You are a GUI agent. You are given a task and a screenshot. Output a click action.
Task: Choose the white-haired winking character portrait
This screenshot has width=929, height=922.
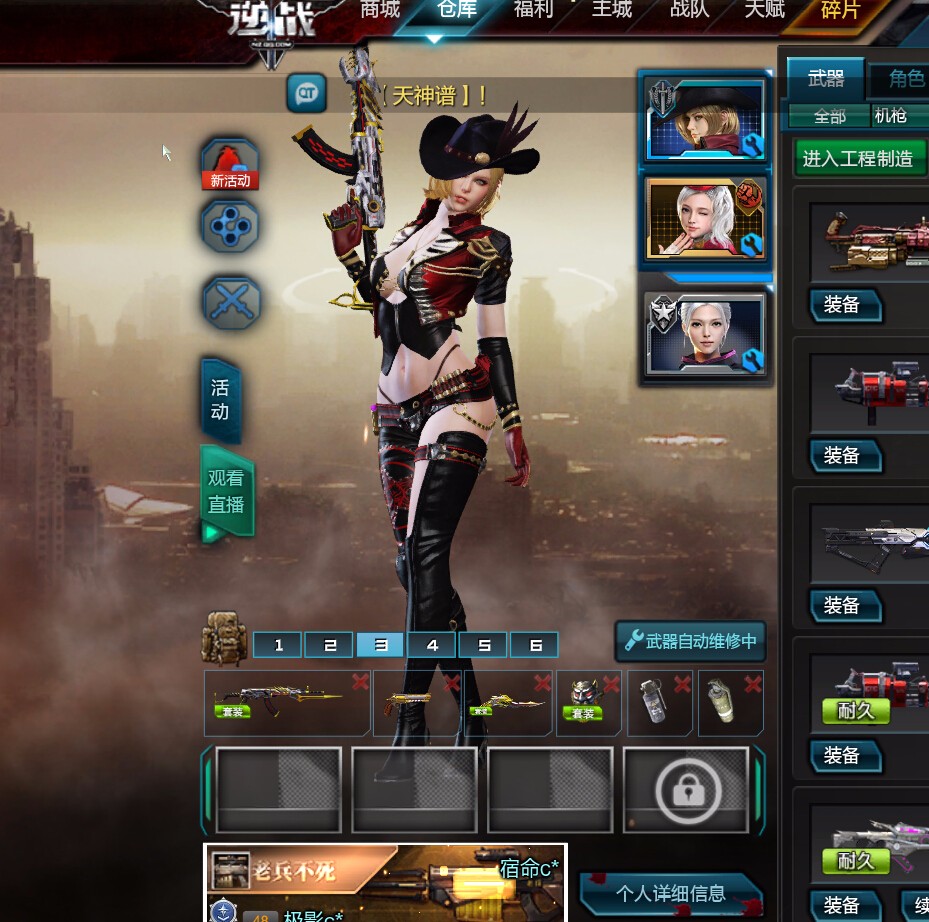click(x=705, y=219)
